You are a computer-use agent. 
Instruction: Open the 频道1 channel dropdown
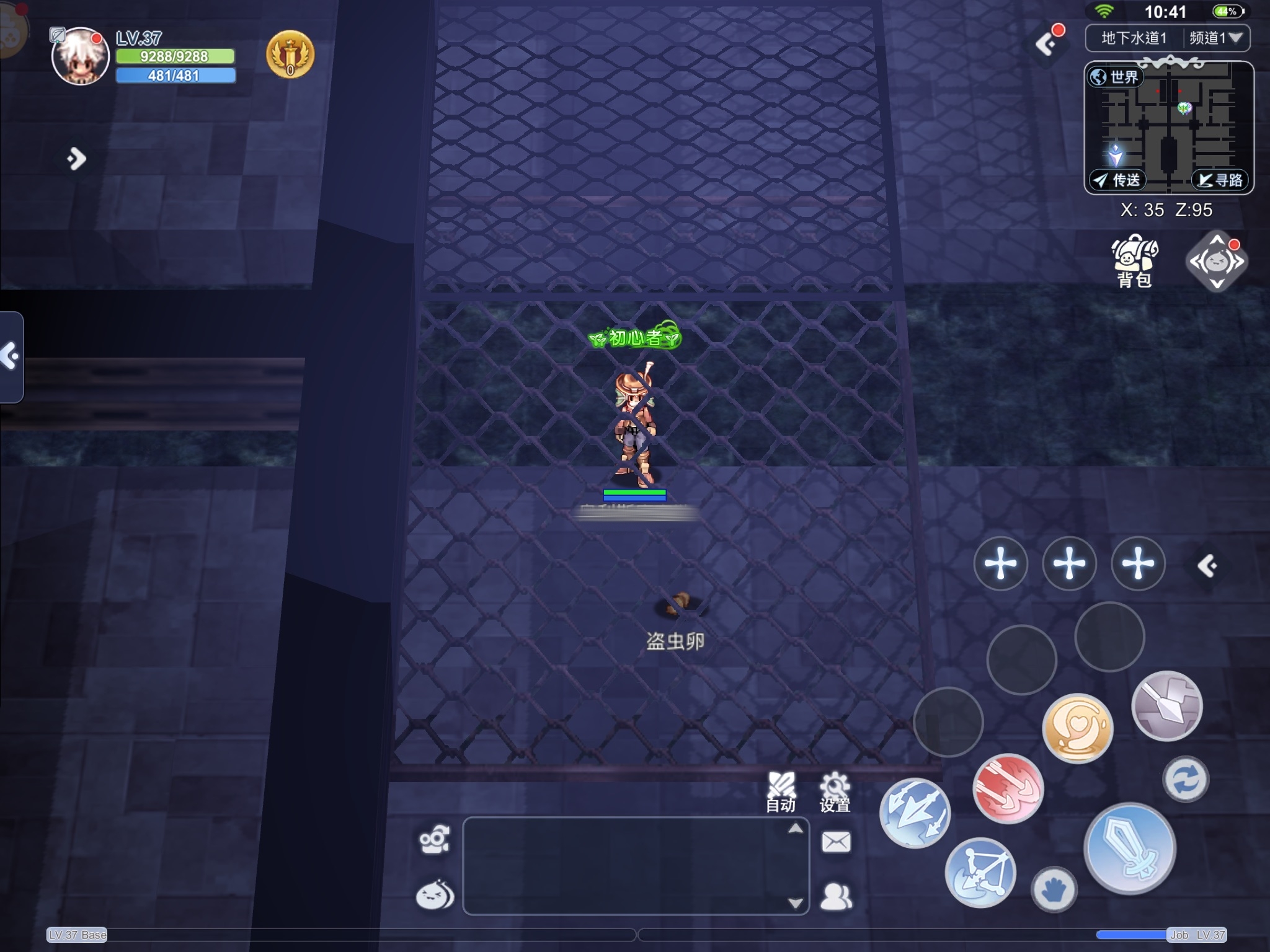tap(1216, 38)
